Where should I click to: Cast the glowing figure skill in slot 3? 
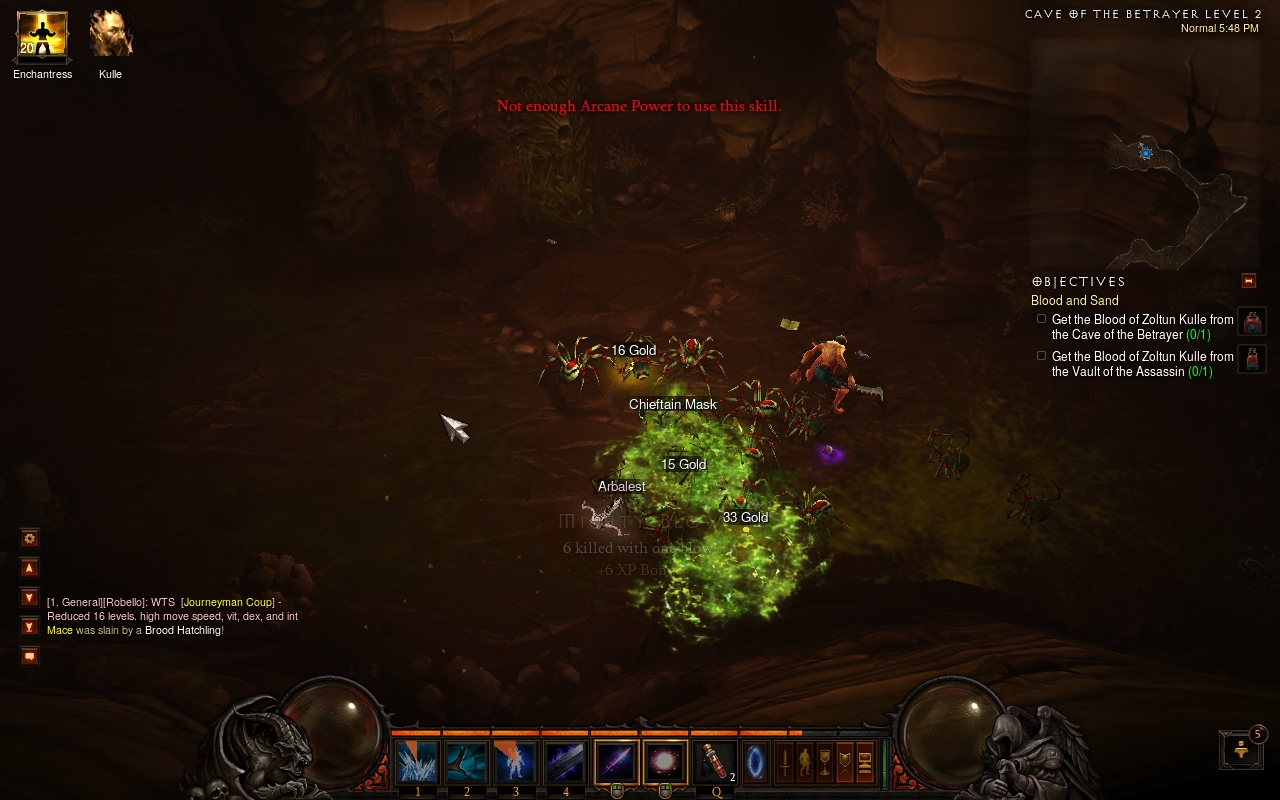(x=515, y=763)
